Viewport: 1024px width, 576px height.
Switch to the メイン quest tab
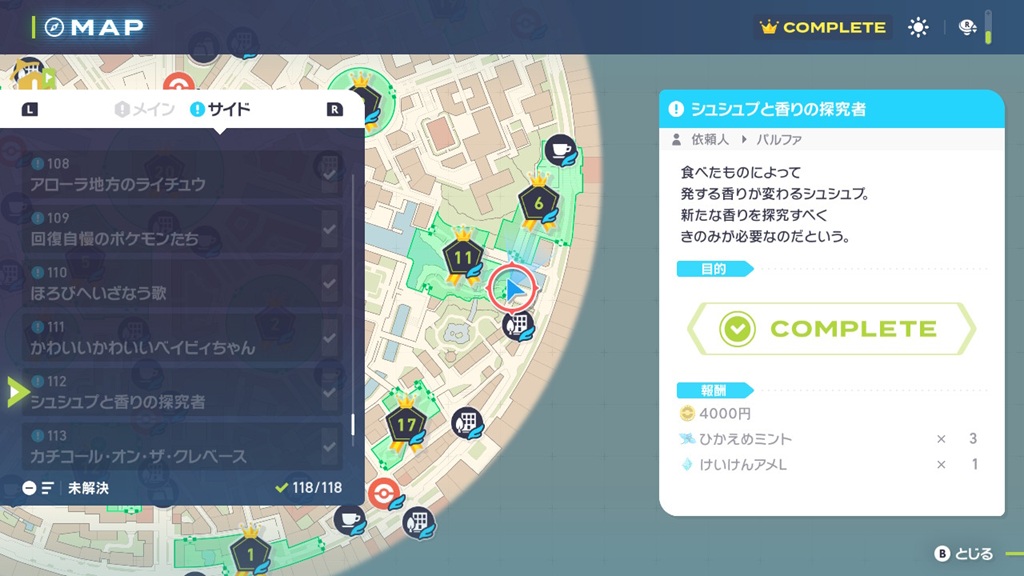[x=146, y=109]
